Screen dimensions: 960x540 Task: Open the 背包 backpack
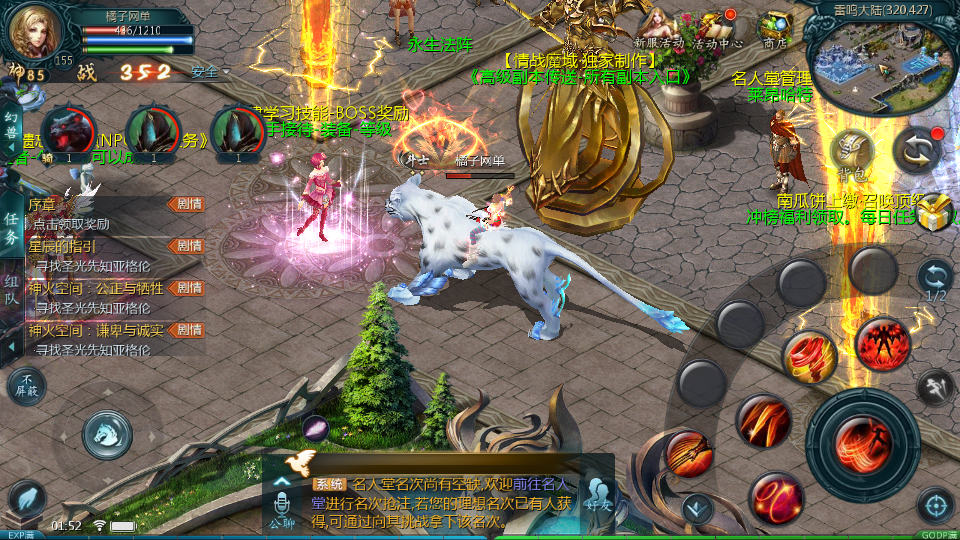pyautogui.click(x=852, y=153)
